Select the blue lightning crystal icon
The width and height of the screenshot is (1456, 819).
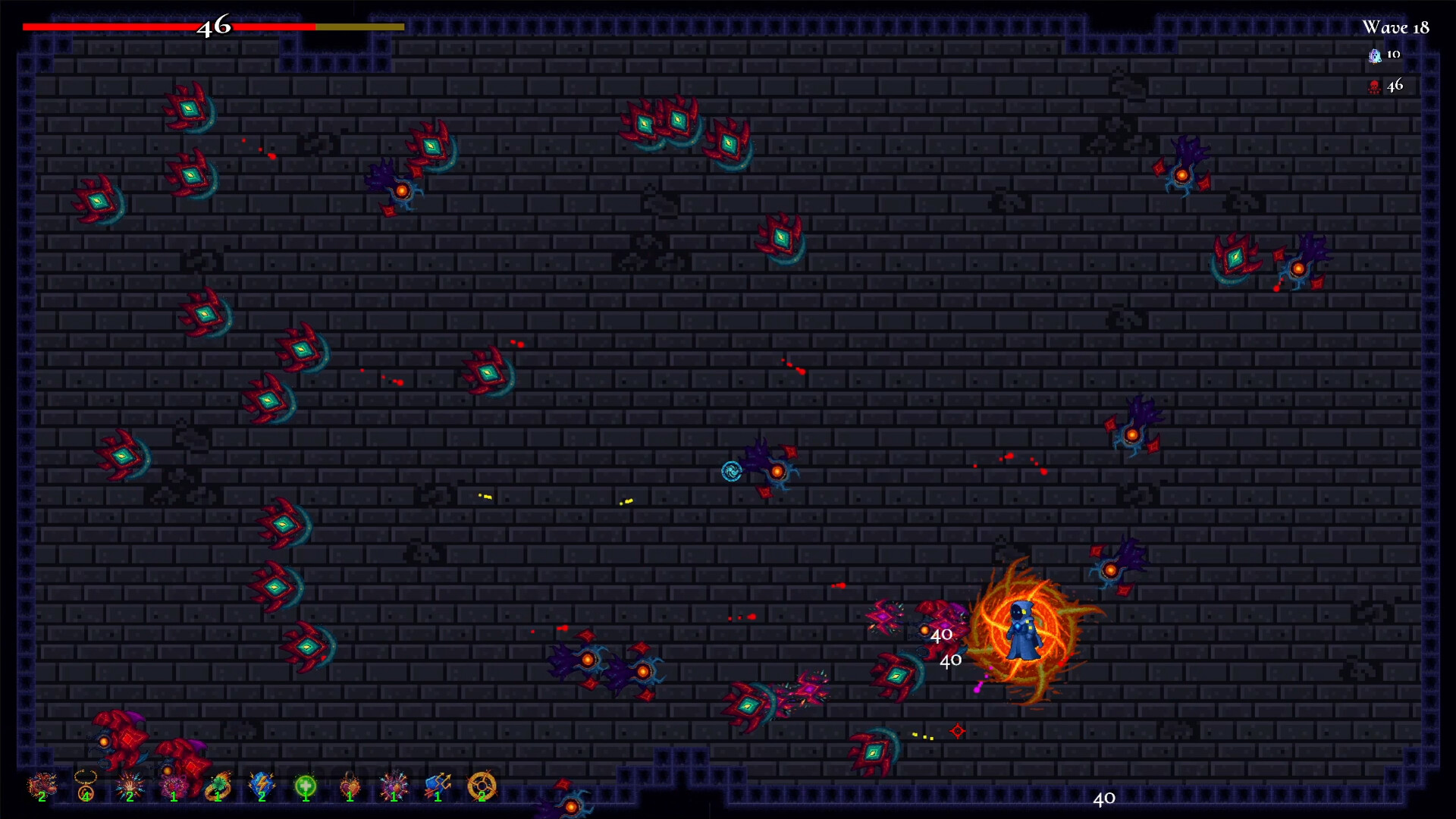[x=262, y=786]
